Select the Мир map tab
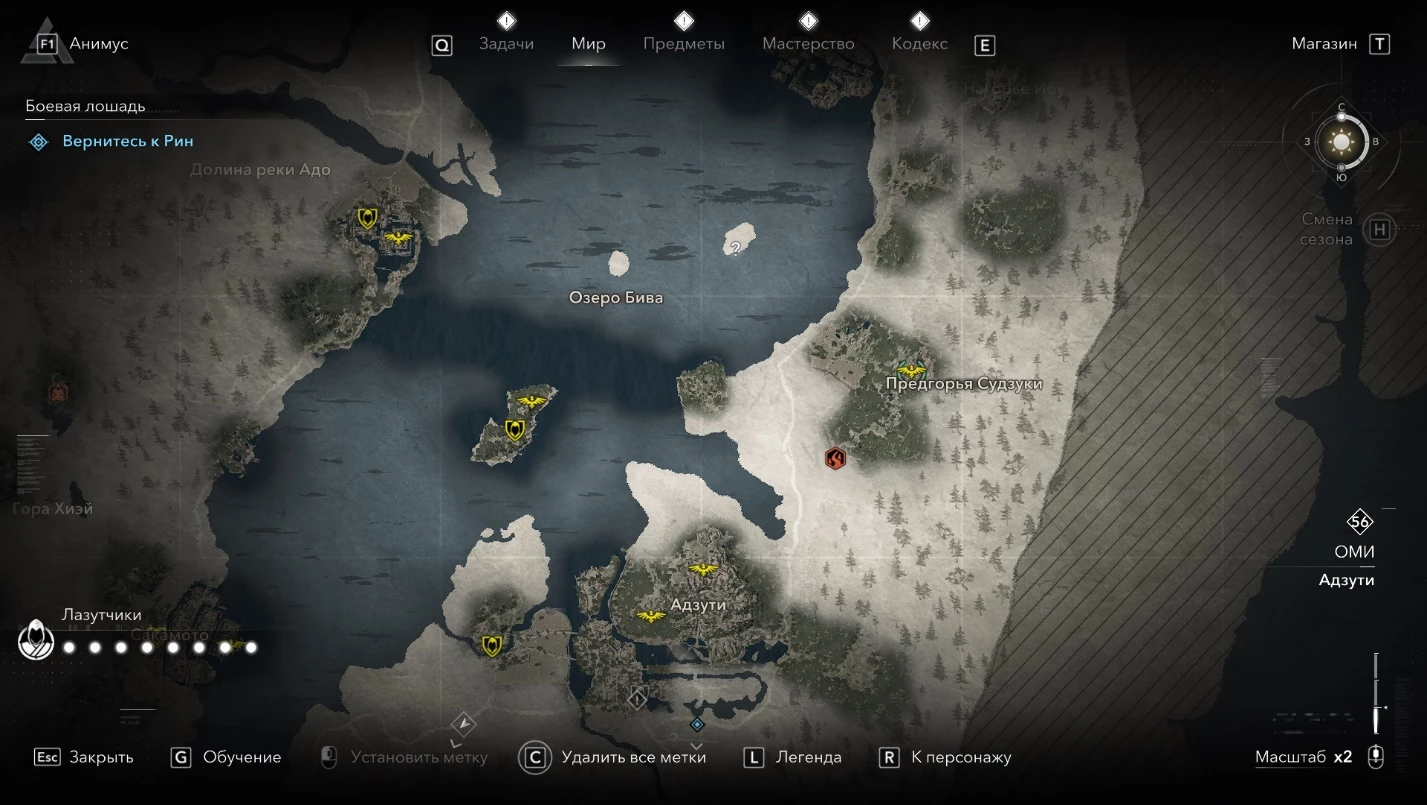1427x805 pixels. pos(588,44)
